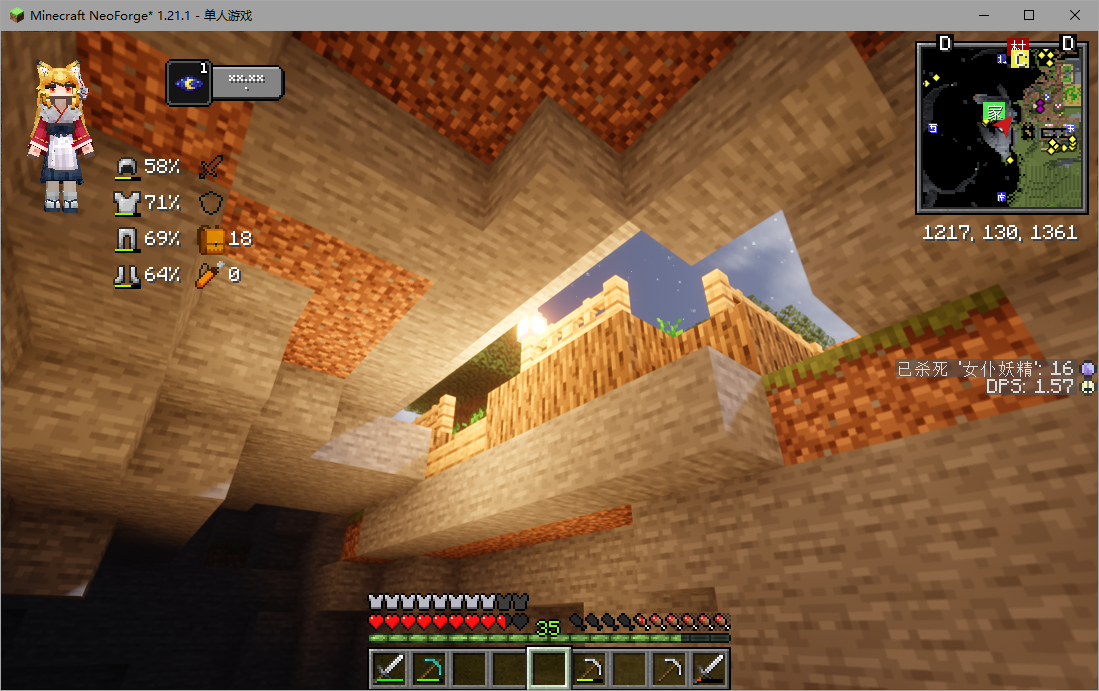Choose the nearly broken iron sword slot
This screenshot has width=1099, height=691.
710,668
